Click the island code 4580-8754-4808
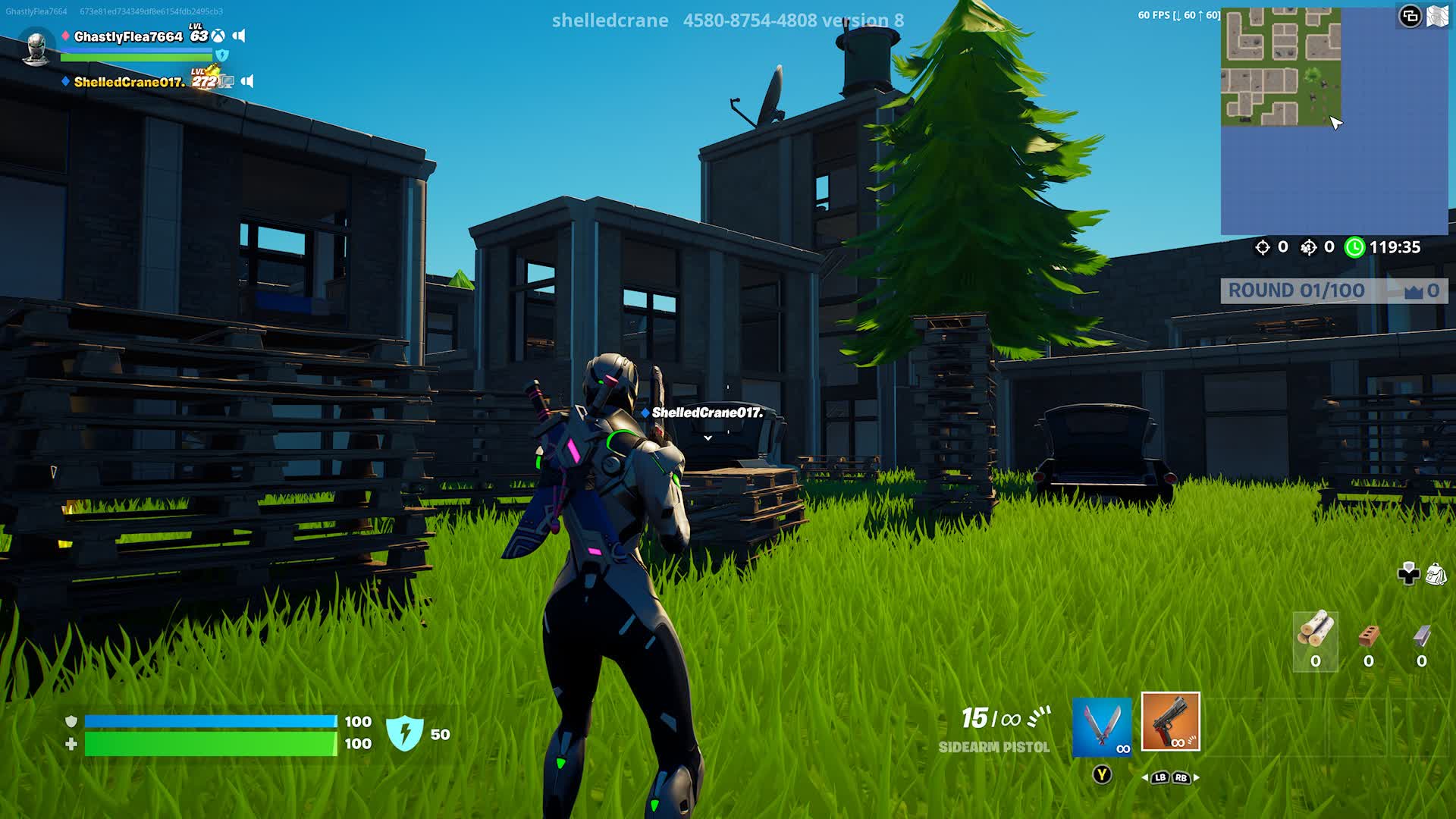Screen dimensions: 1456x819 pyautogui.click(x=751, y=20)
